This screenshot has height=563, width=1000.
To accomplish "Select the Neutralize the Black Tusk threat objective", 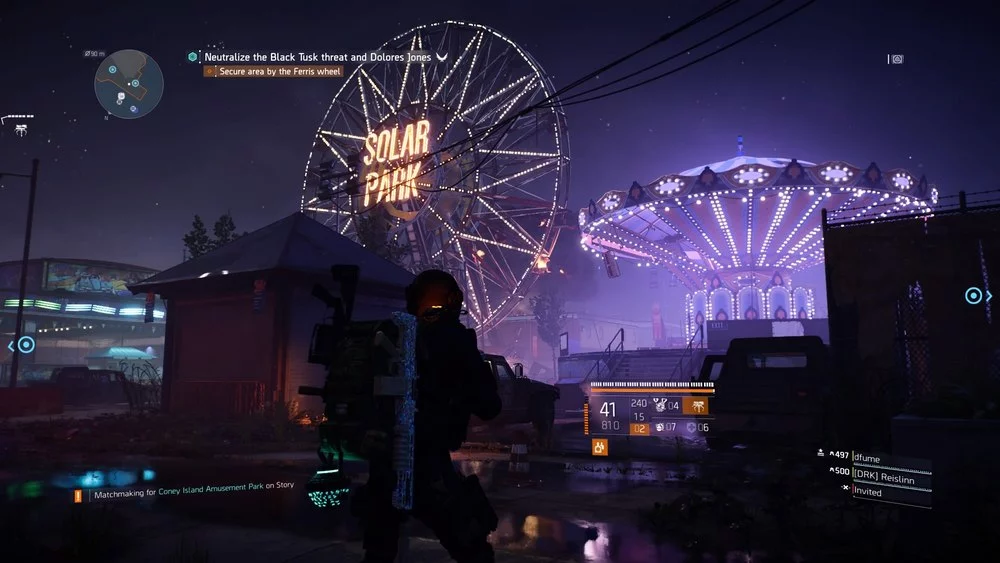I will (318, 57).
